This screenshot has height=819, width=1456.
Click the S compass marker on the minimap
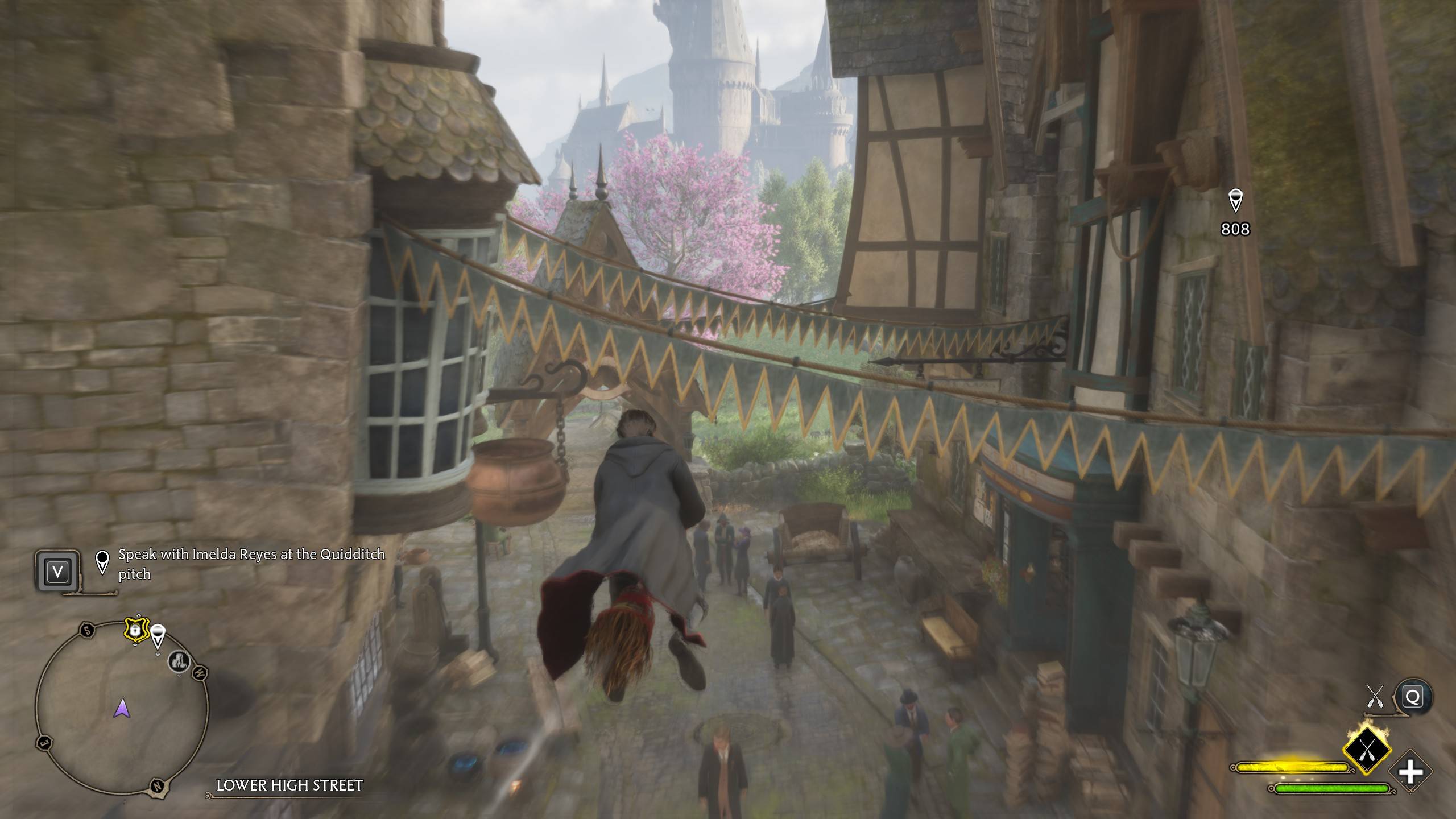click(86, 631)
